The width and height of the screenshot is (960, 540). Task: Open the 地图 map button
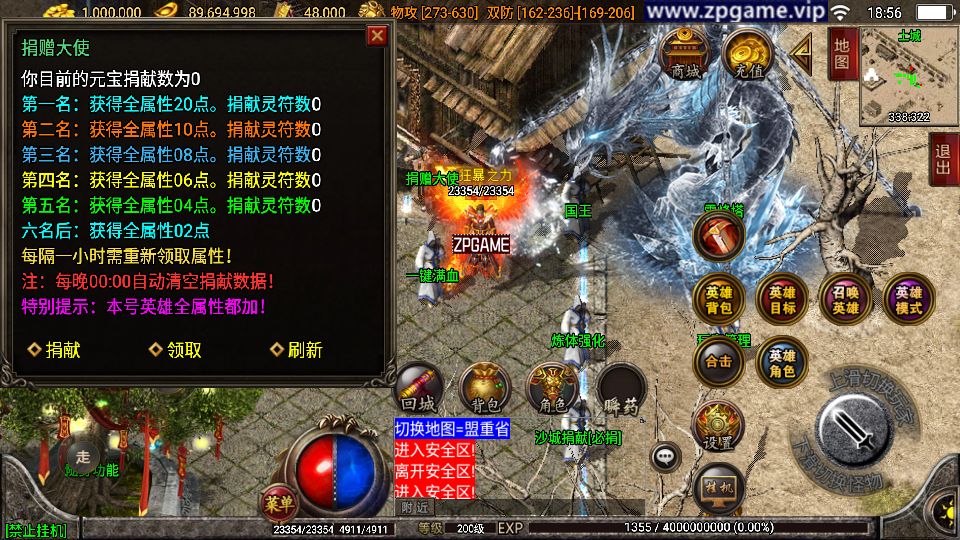841,54
